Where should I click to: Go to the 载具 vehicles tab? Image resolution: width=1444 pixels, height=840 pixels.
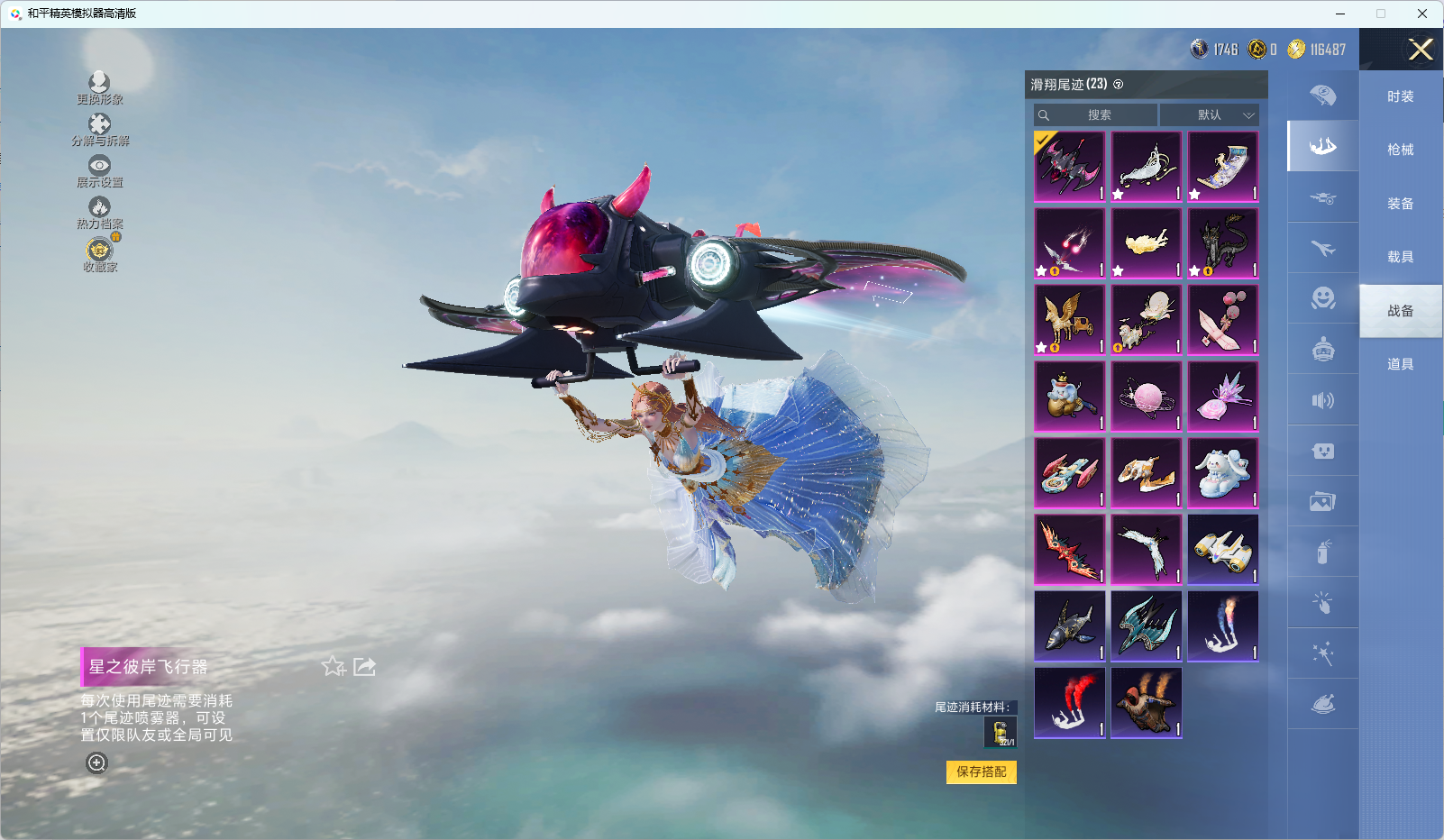1400,257
